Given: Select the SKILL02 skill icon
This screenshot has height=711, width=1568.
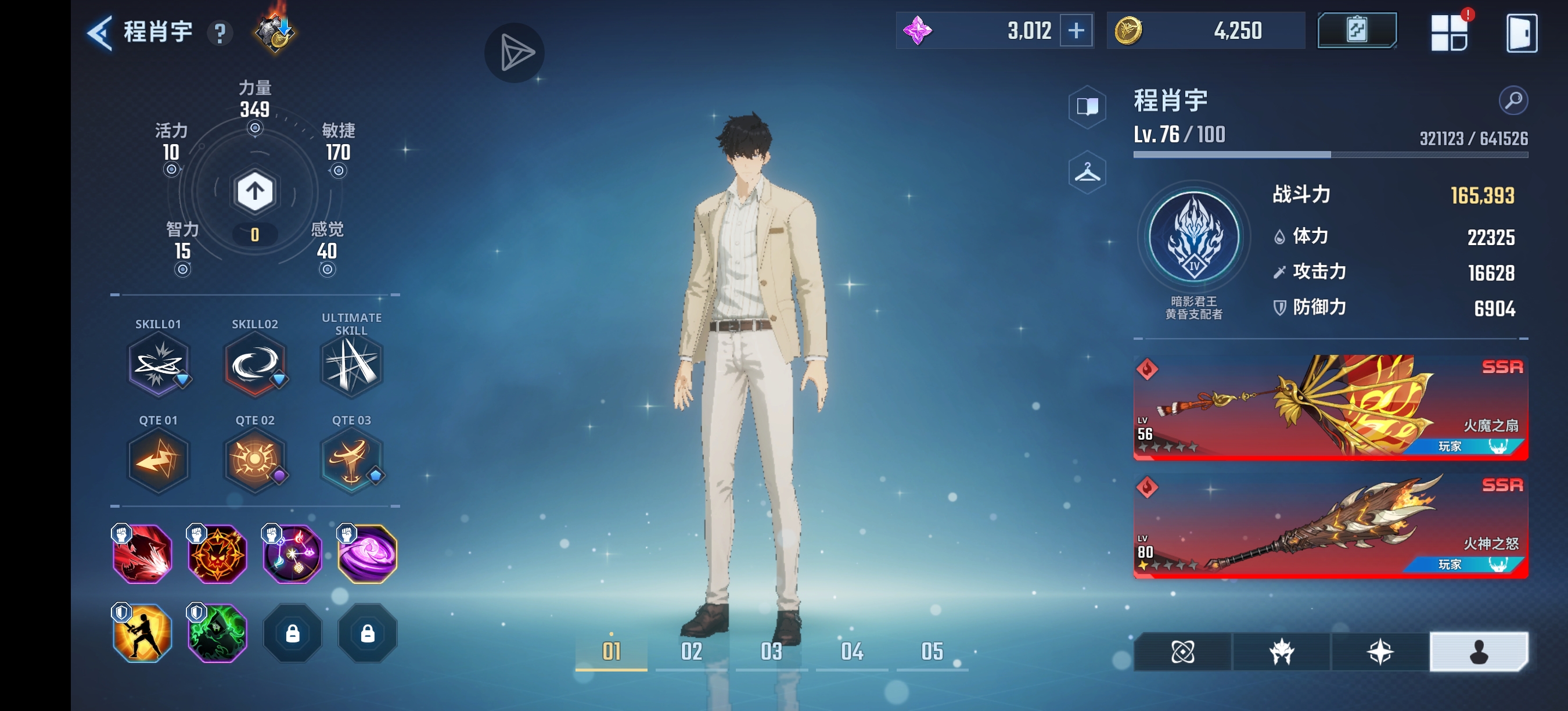Looking at the screenshot, I should pyautogui.click(x=254, y=366).
